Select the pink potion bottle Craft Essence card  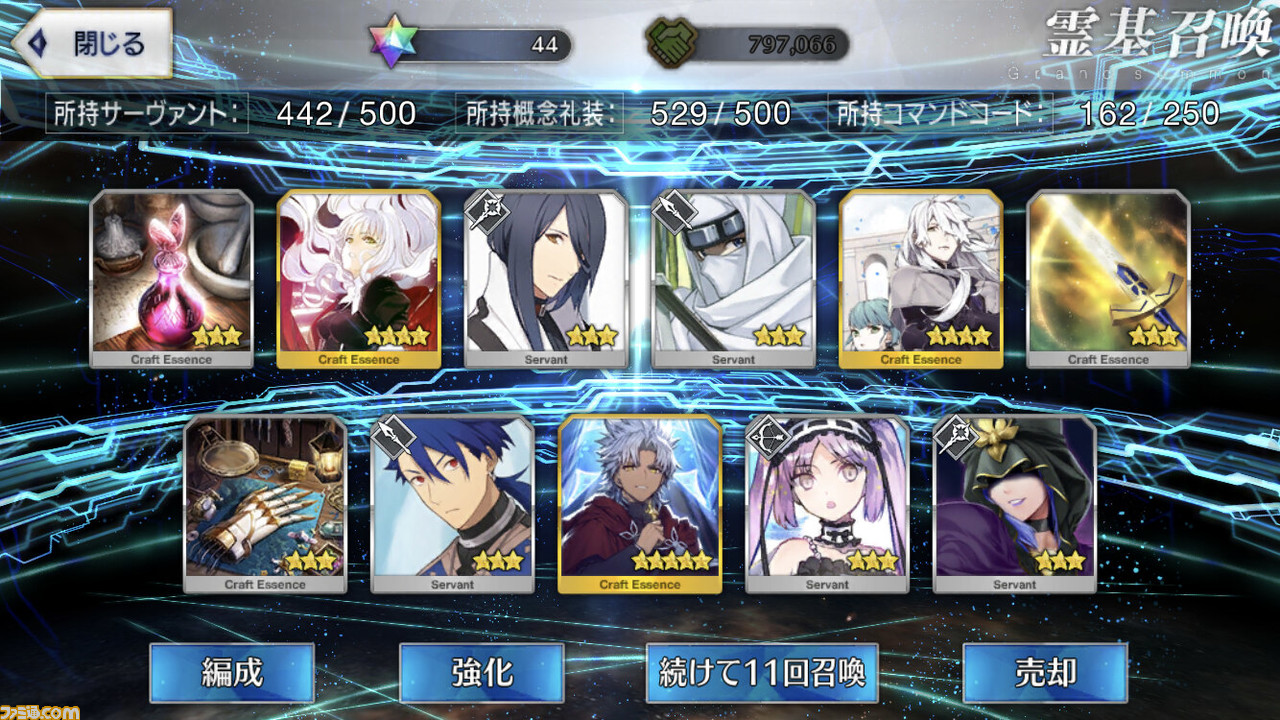pos(171,278)
